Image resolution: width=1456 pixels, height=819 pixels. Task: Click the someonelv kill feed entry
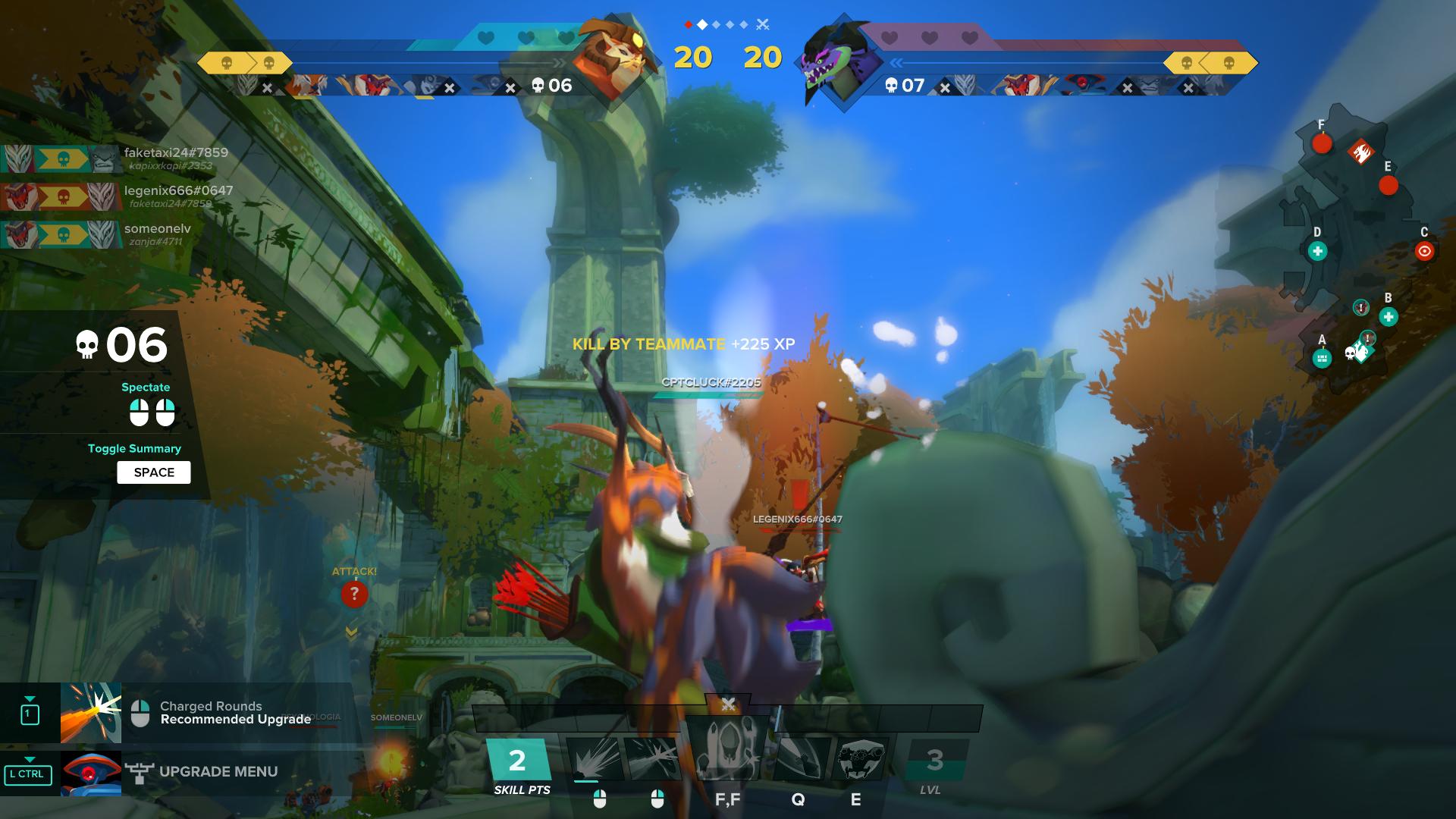click(157, 229)
